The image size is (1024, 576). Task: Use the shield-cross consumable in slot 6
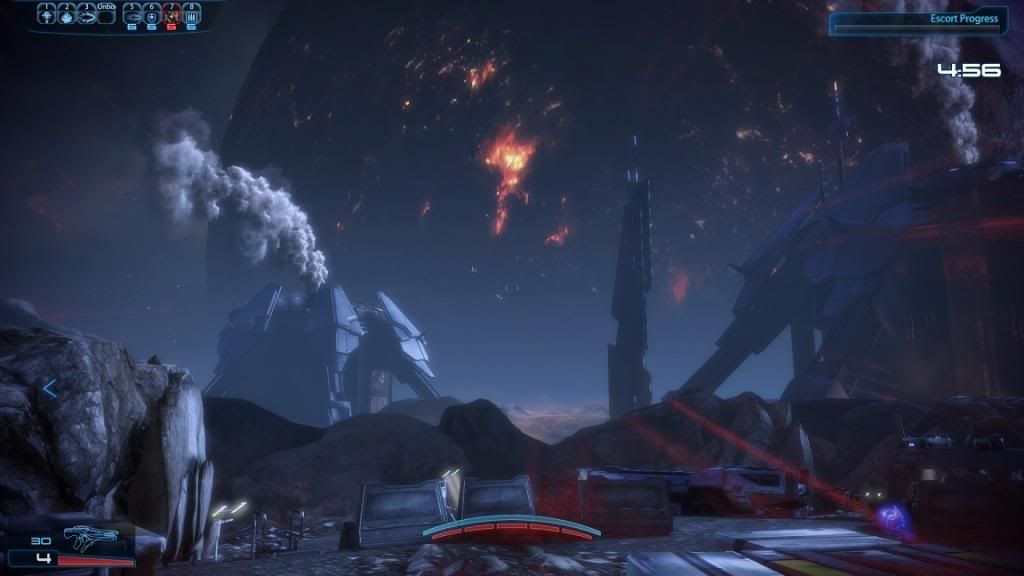tap(151, 15)
